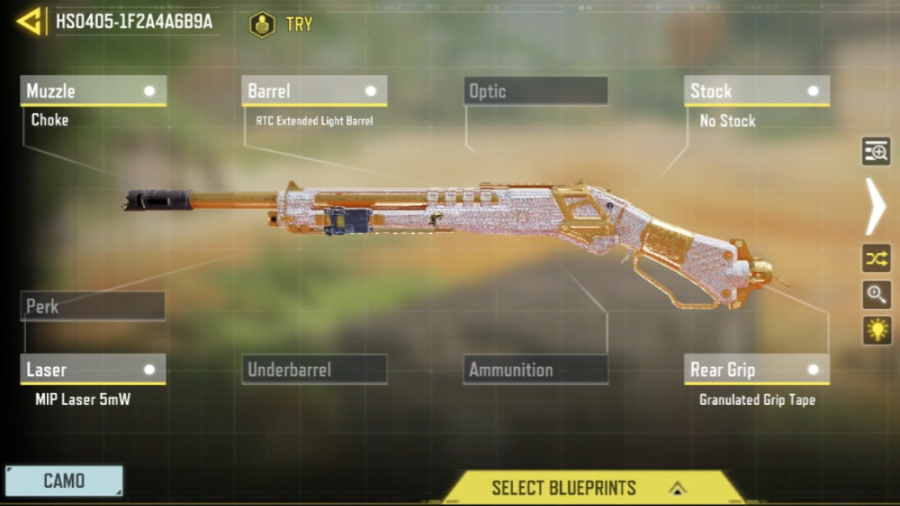
Task: Open the Underbarrel attachment slot
Action: tap(314, 369)
